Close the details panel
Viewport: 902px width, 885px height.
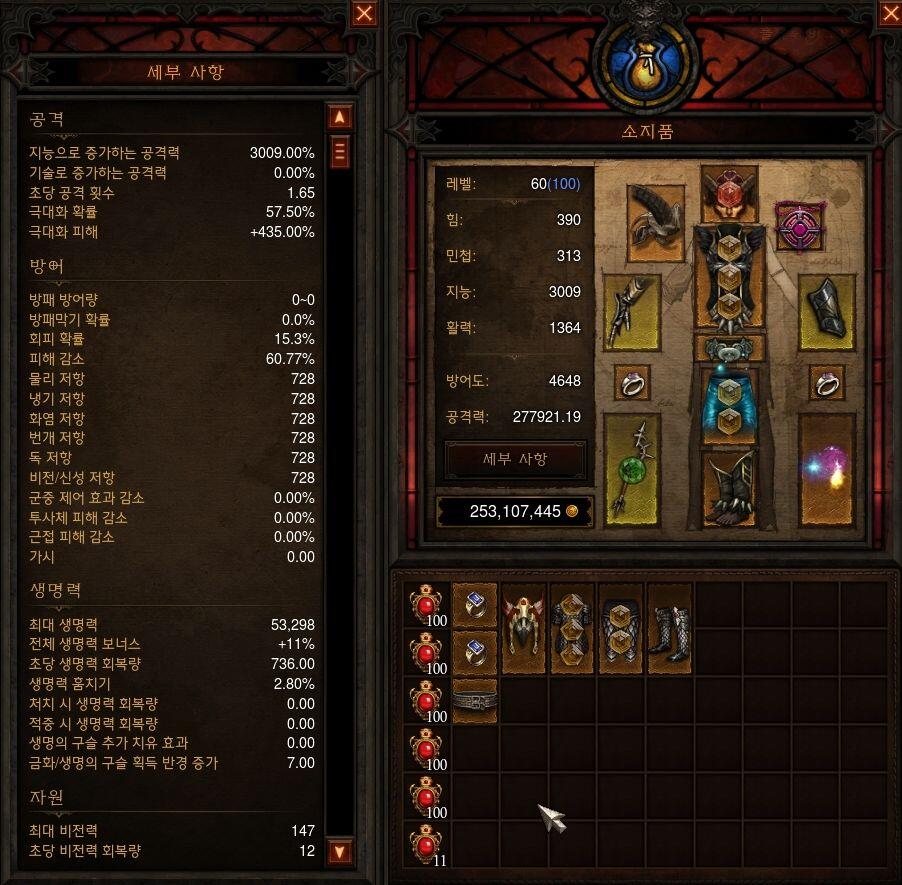[x=364, y=13]
